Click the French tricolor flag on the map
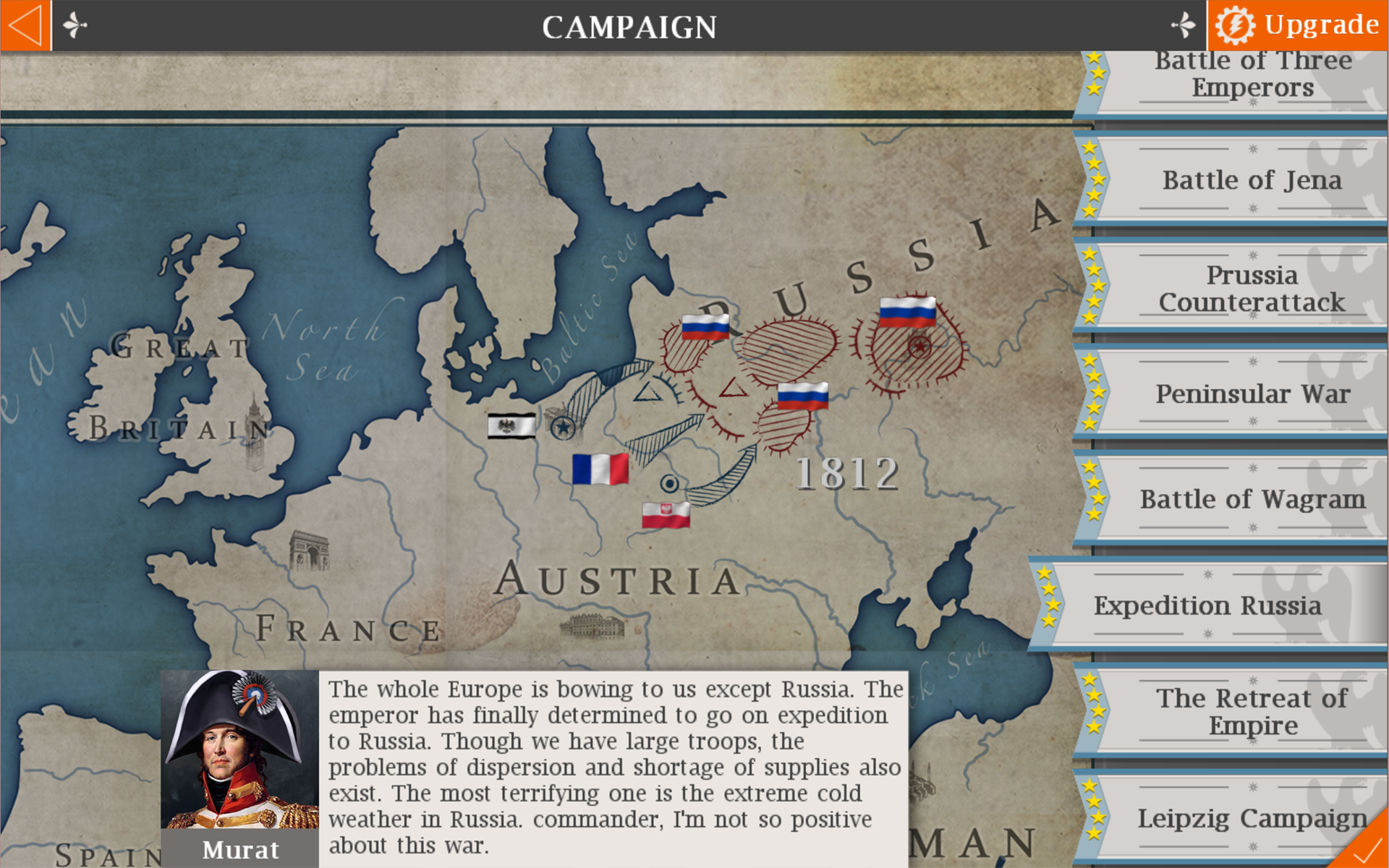 coord(601,470)
